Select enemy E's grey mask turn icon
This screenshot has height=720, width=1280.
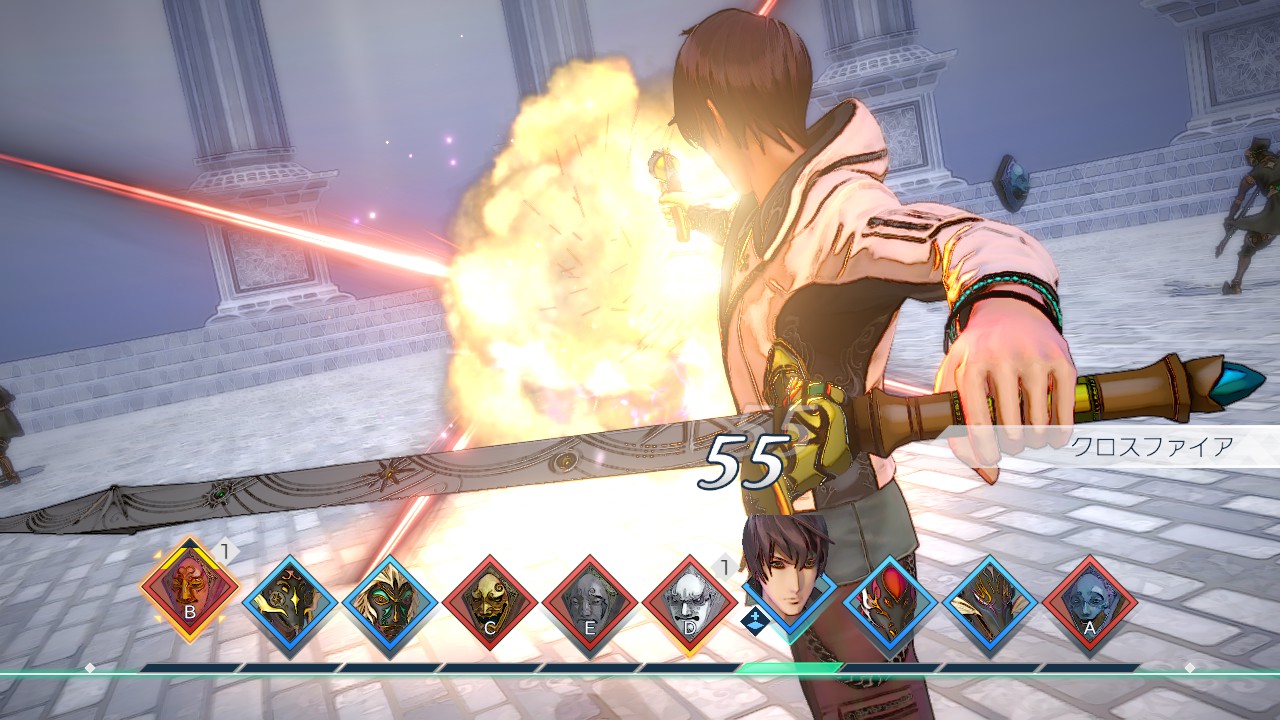click(x=590, y=602)
